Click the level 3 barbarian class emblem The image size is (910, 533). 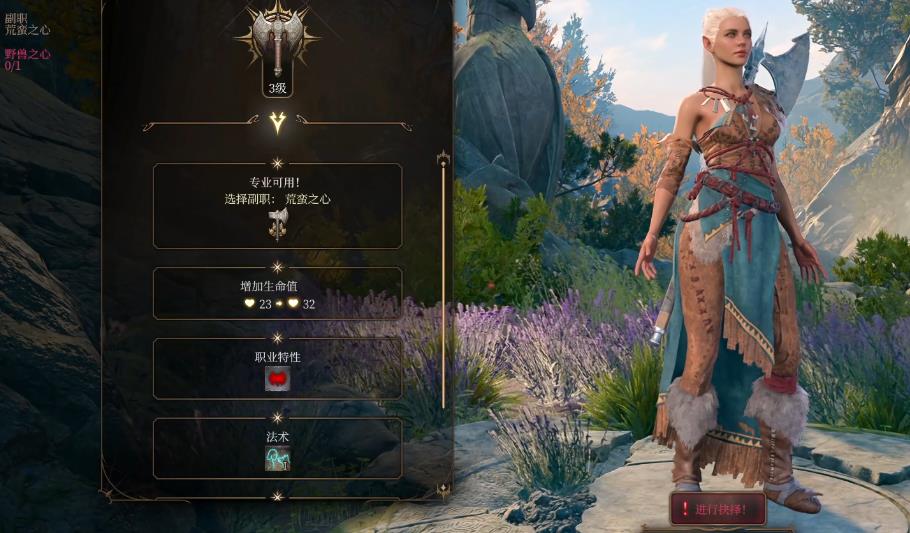tap(277, 44)
